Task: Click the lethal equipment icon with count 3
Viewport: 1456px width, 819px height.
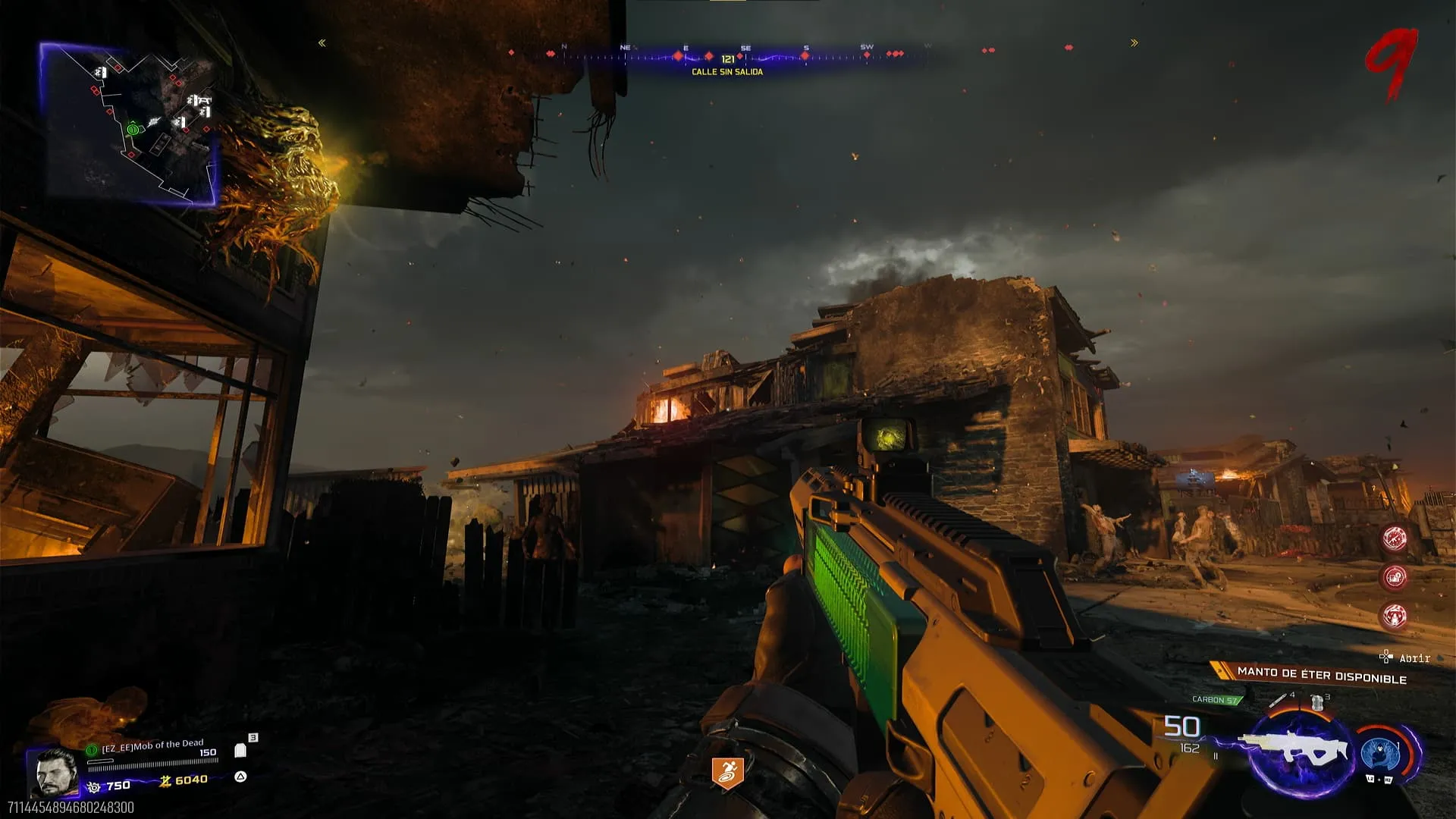Action: pyautogui.click(x=1317, y=703)
